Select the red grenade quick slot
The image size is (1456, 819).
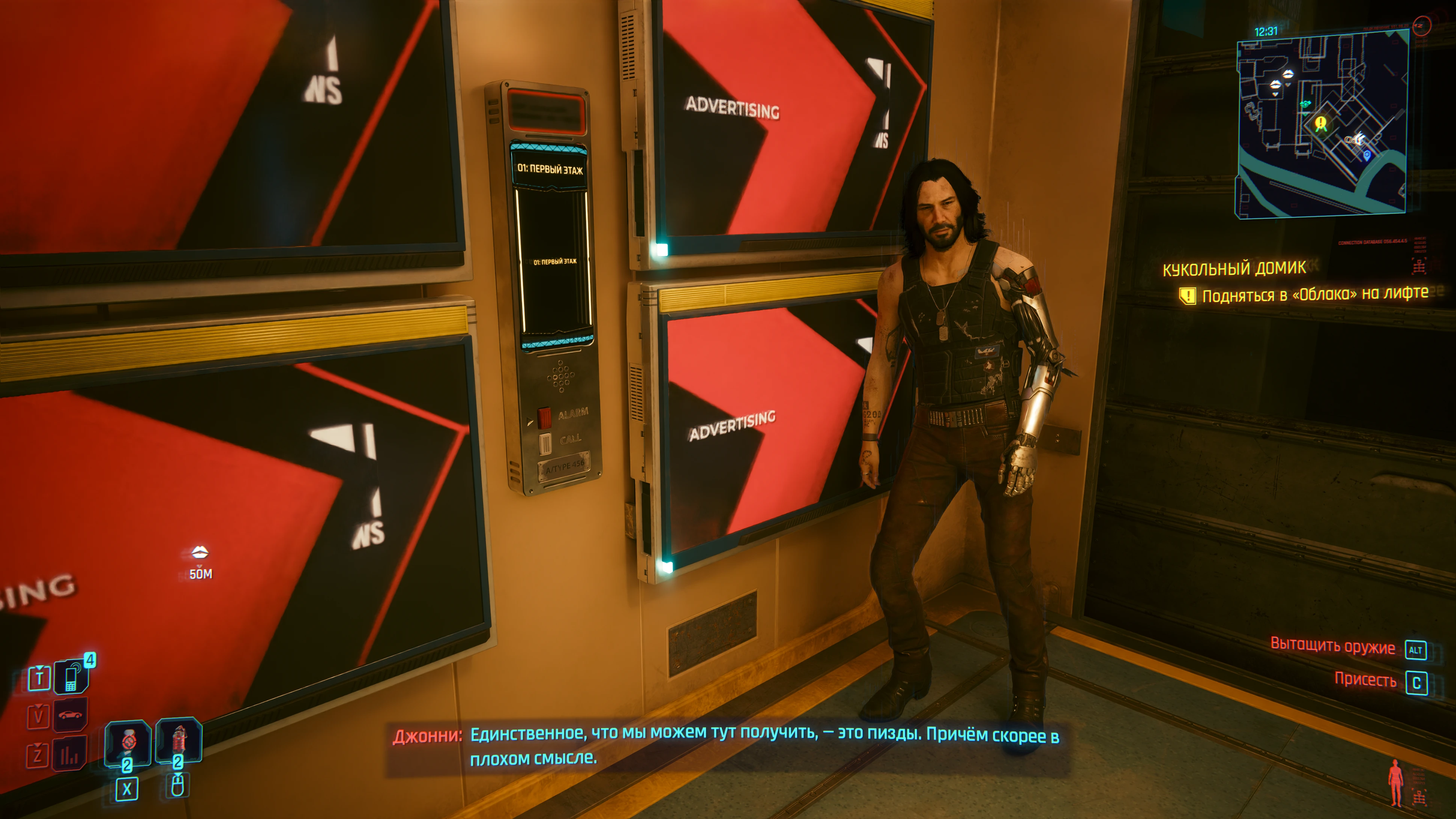click(179, 739)
